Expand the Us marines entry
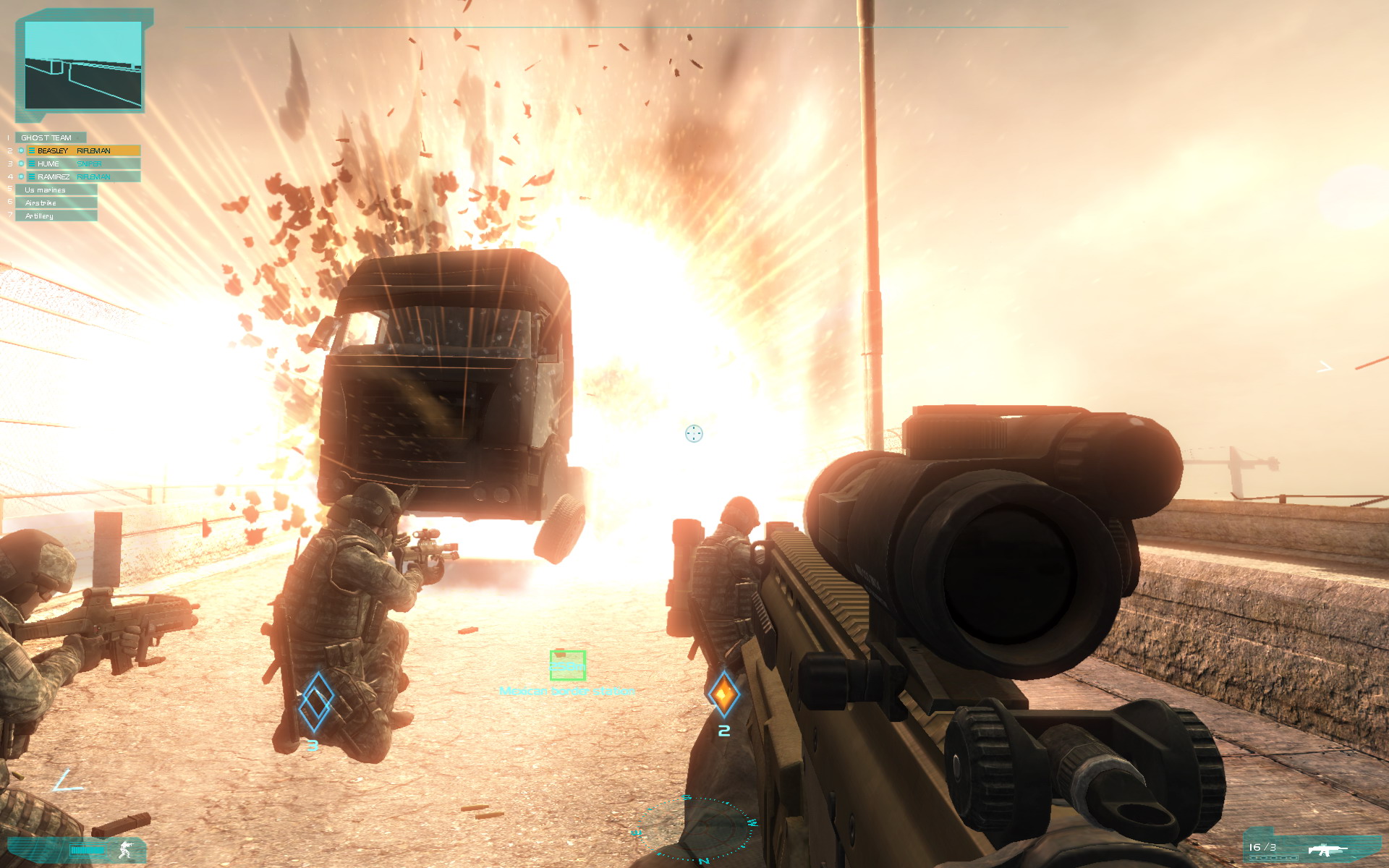Image resolution: width=1389 pixels, height=868 pixels. click(45, 190)
